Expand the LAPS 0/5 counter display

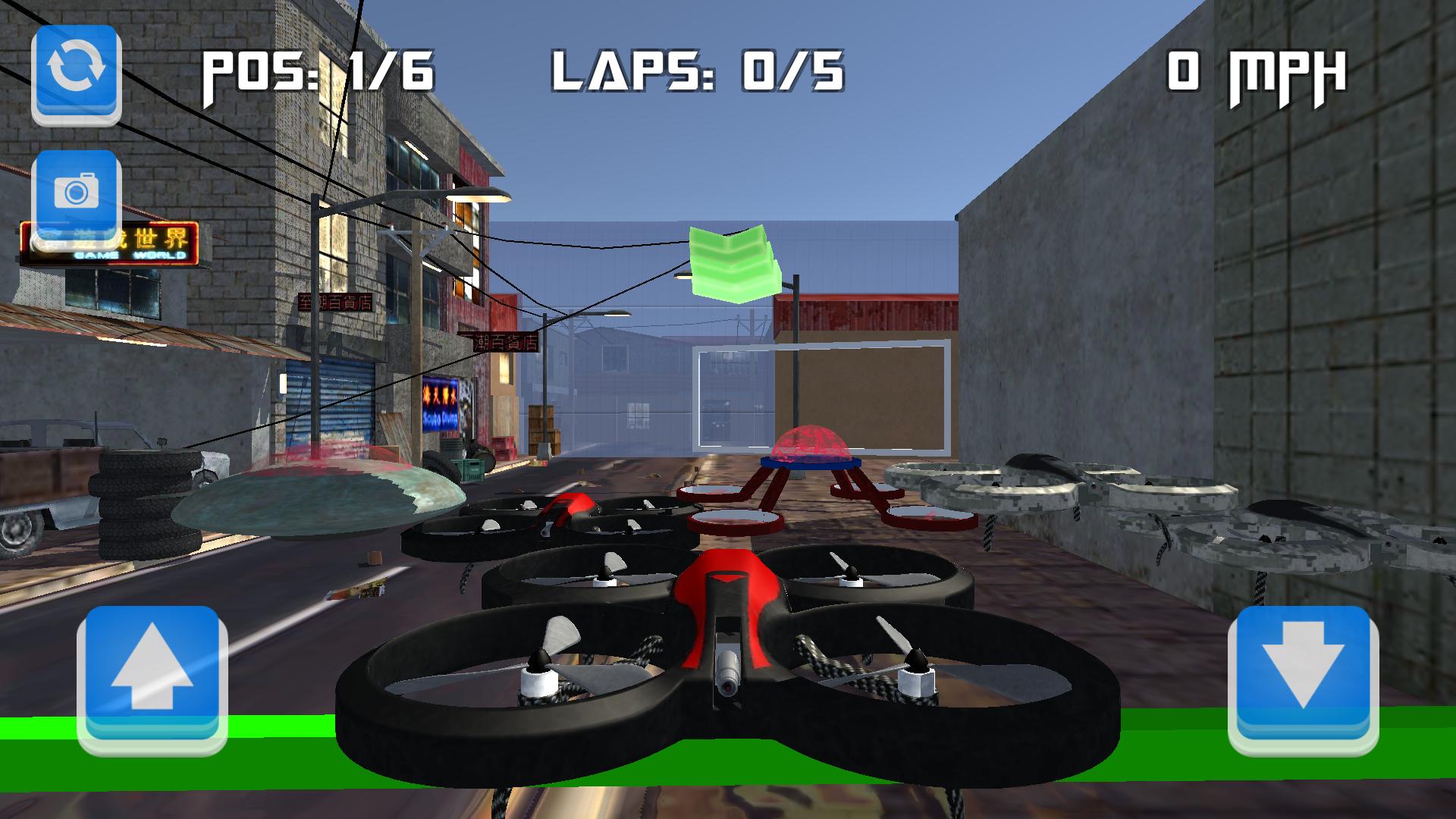click(x=698, y=72)
